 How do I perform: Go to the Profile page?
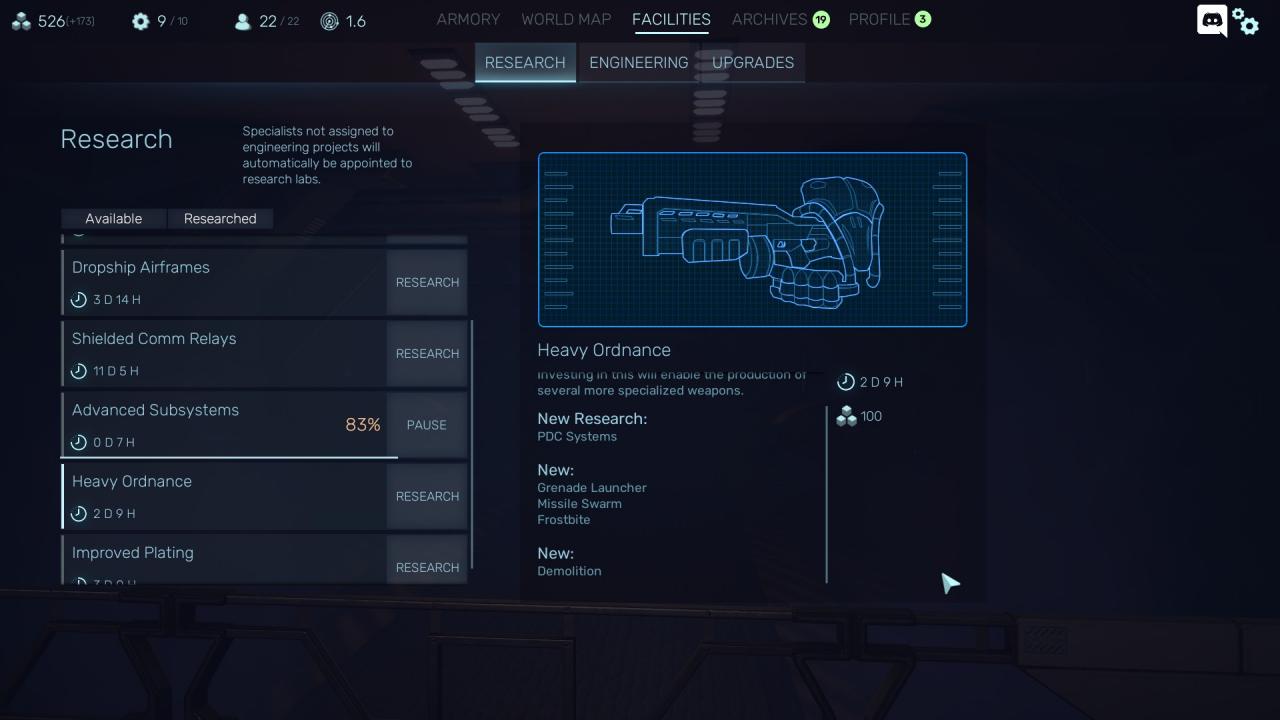pos(879,19)
